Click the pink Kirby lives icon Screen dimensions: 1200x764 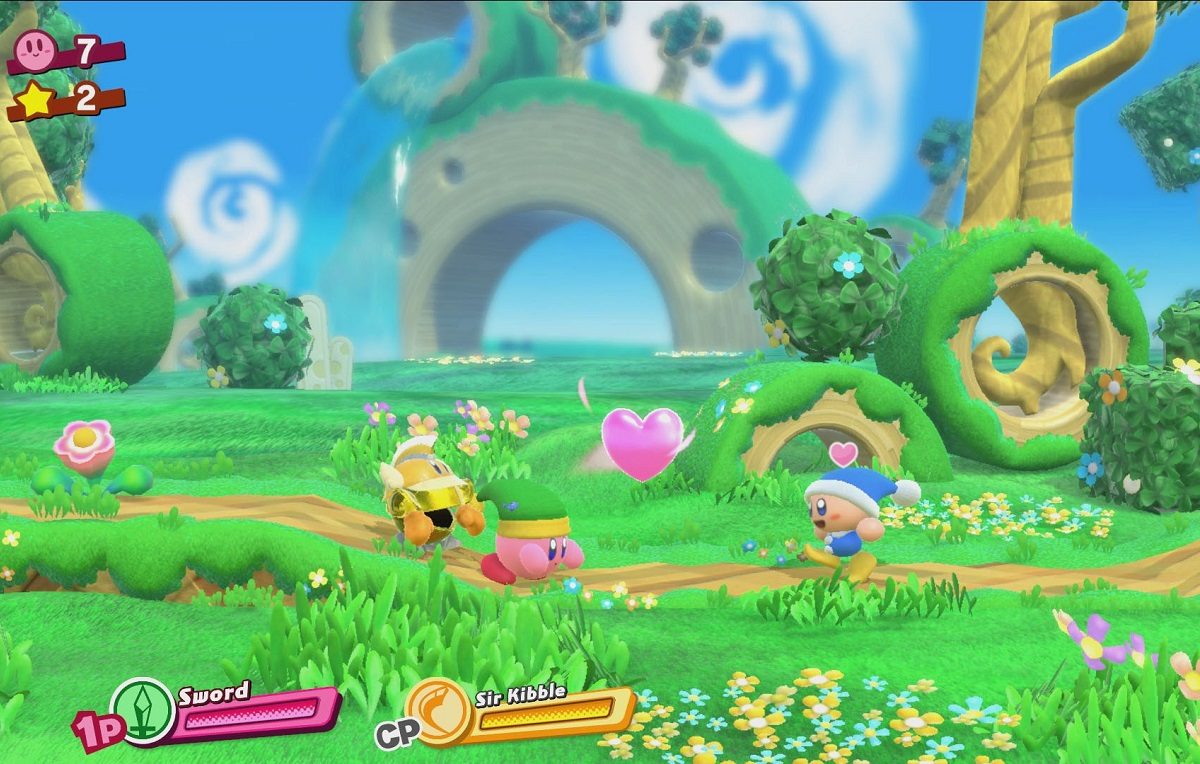point(37,47)
